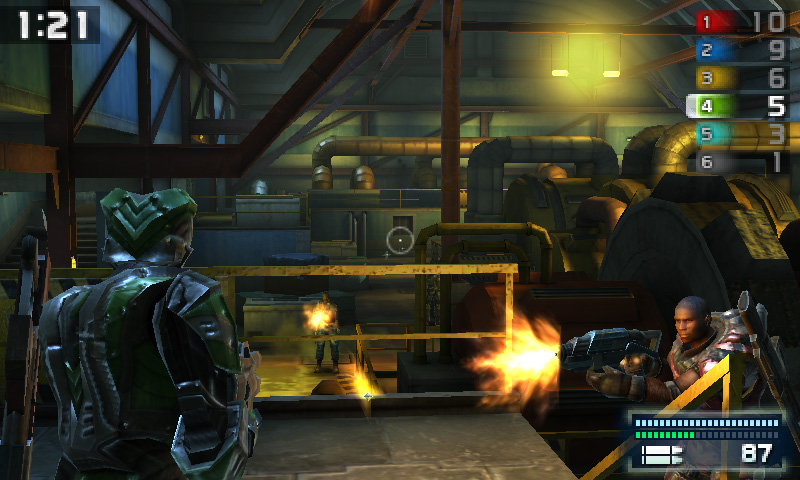Select the weapon icon beside the ammo count

661,455
